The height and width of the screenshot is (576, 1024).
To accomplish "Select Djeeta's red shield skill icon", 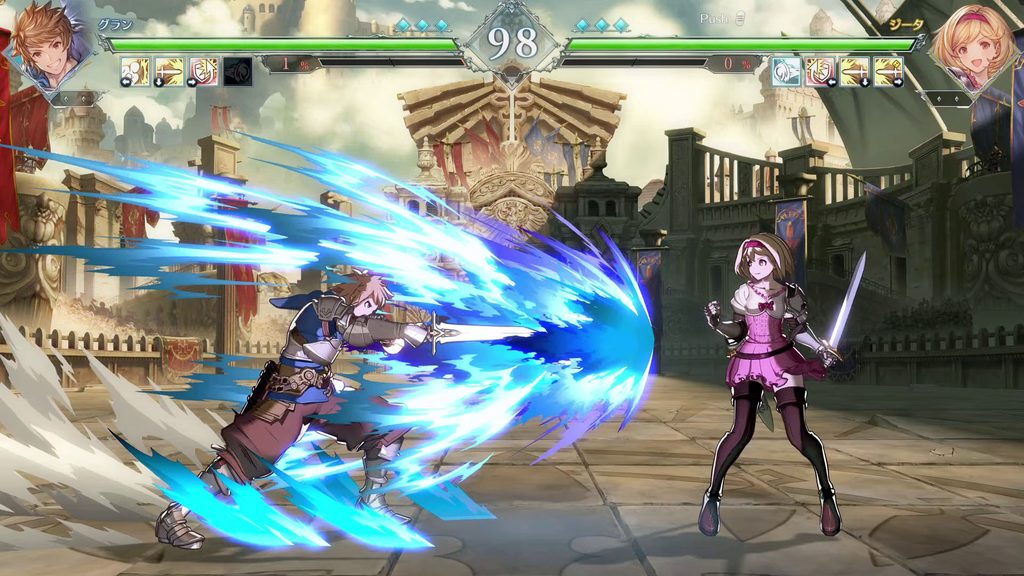I will (820, 71).
